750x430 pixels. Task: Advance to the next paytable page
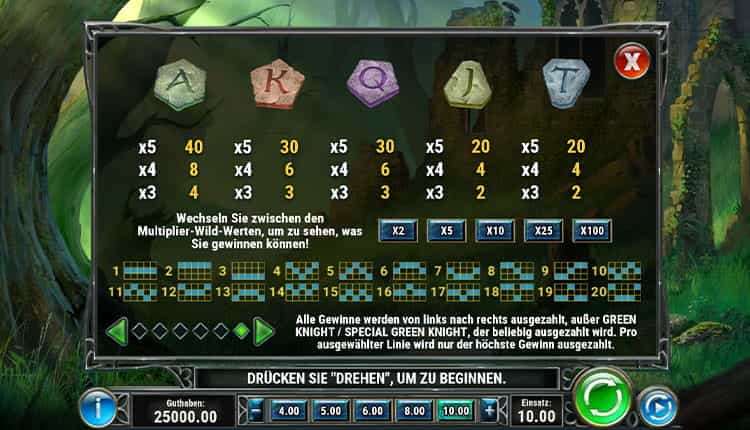(263, 330)
